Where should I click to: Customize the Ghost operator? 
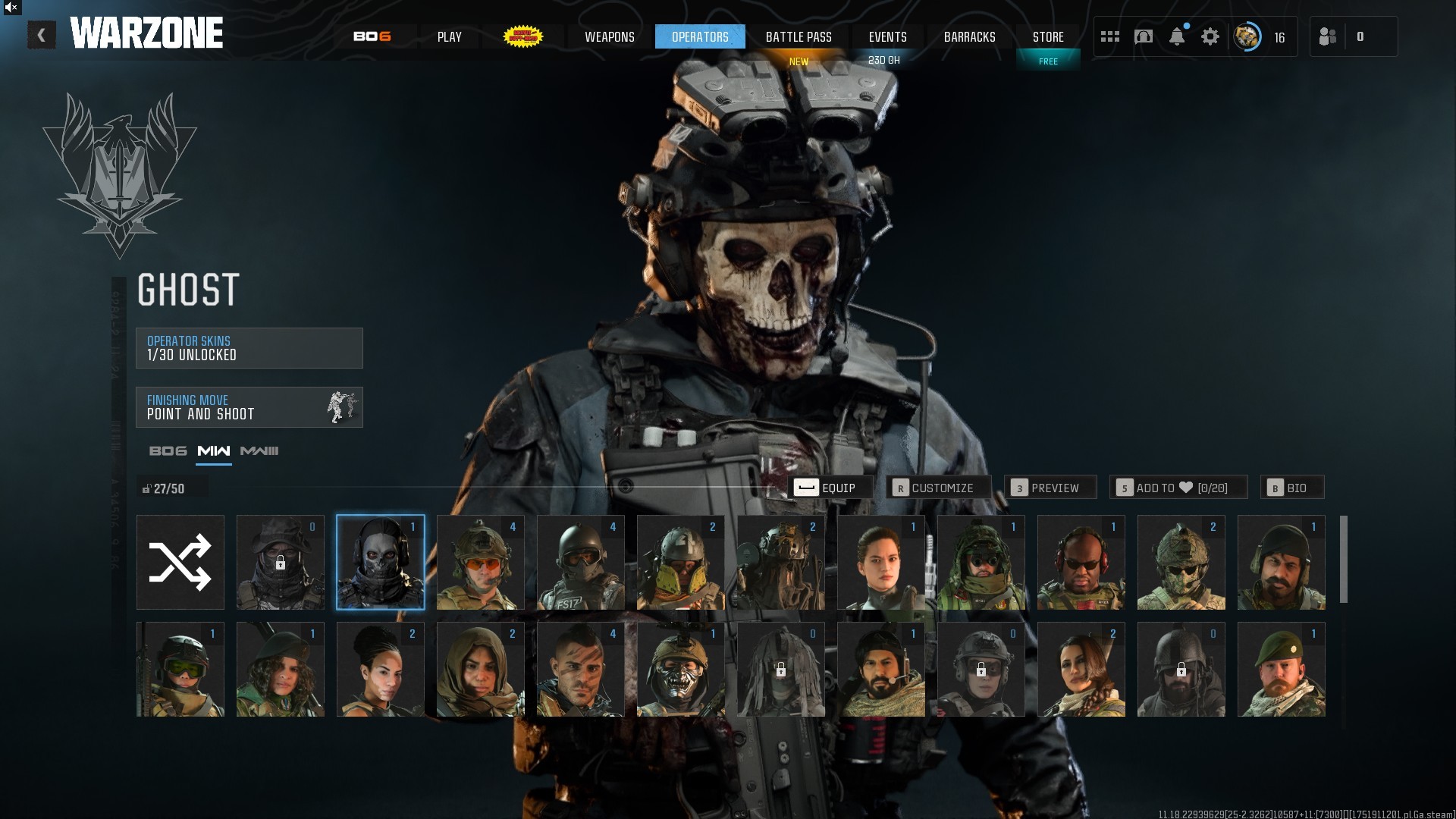point(939,488)
